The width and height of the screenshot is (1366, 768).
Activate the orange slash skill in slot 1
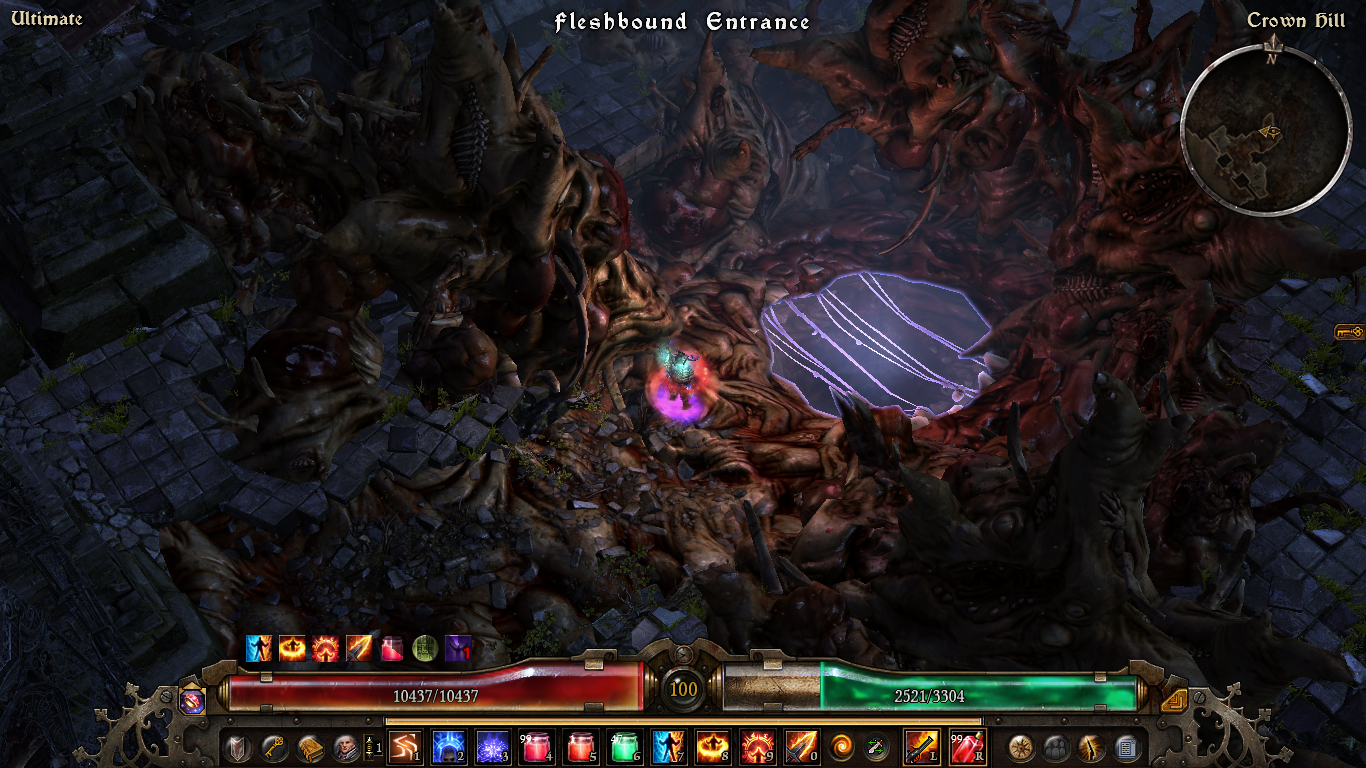click(403, 747)
